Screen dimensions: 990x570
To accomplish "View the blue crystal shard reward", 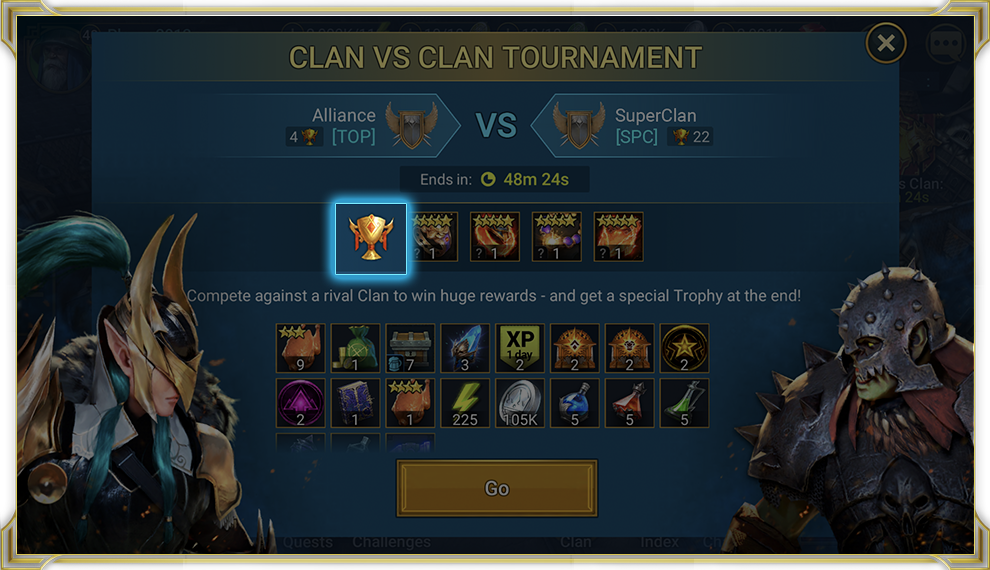I will (x=465, y=348).
